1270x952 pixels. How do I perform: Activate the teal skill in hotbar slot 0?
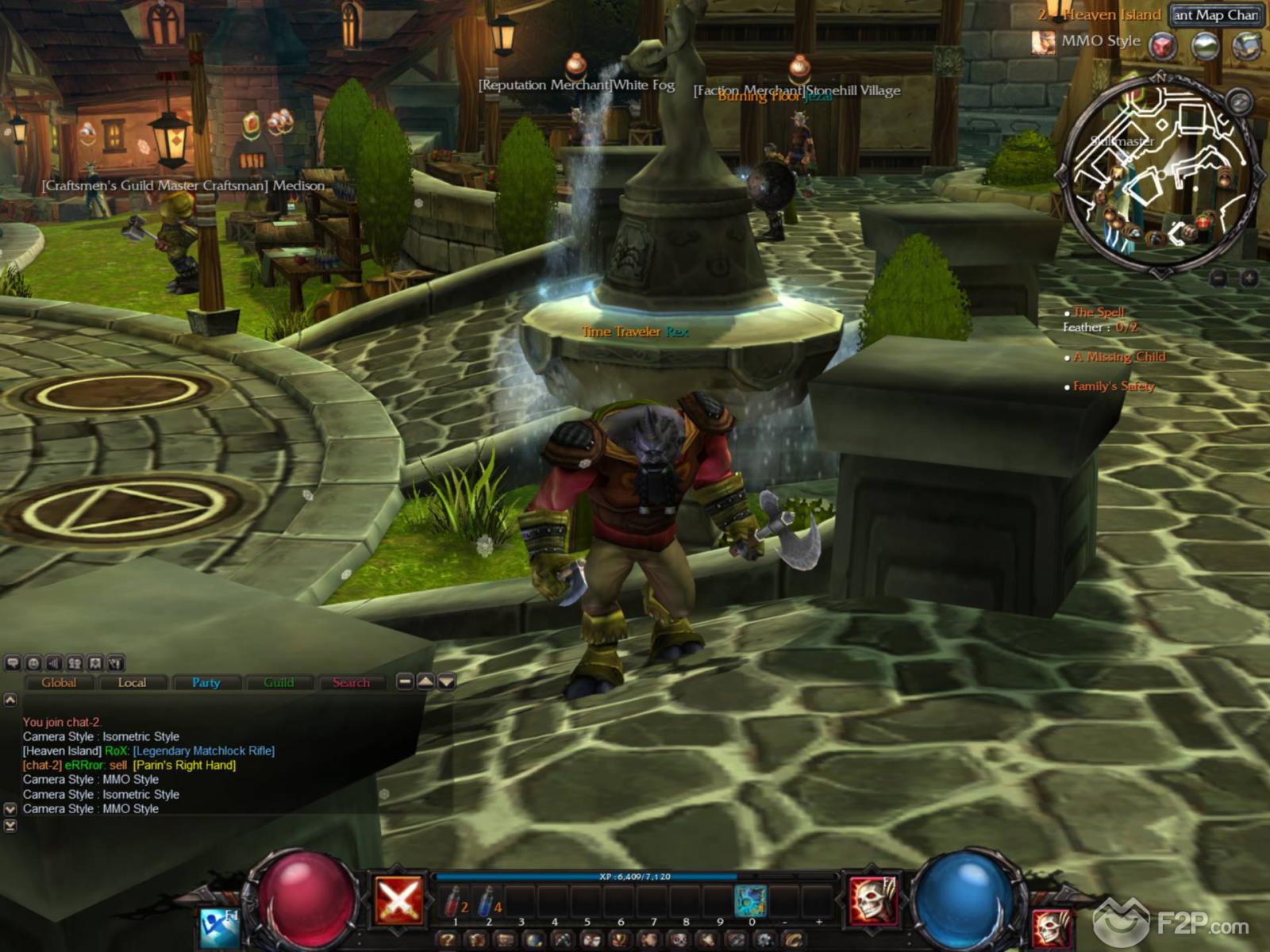pyautogui.click(x=750, y=901)
